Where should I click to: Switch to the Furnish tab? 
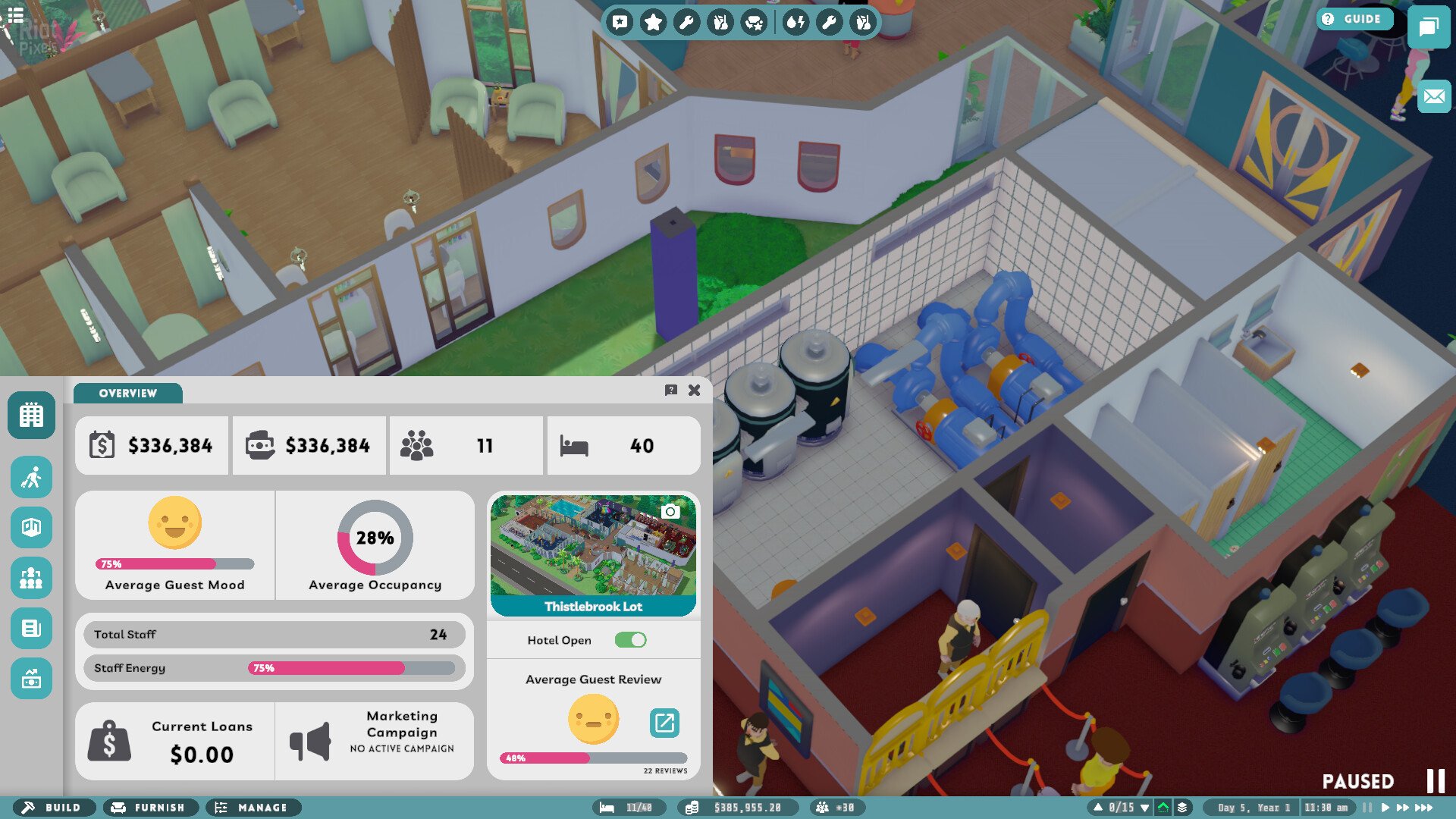149,808
